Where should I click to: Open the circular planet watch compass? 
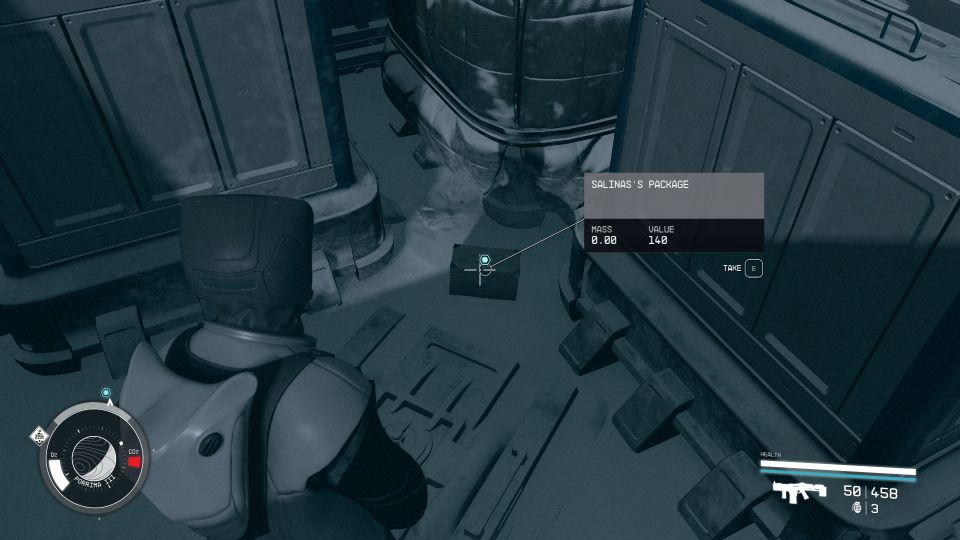pos(97,458)
